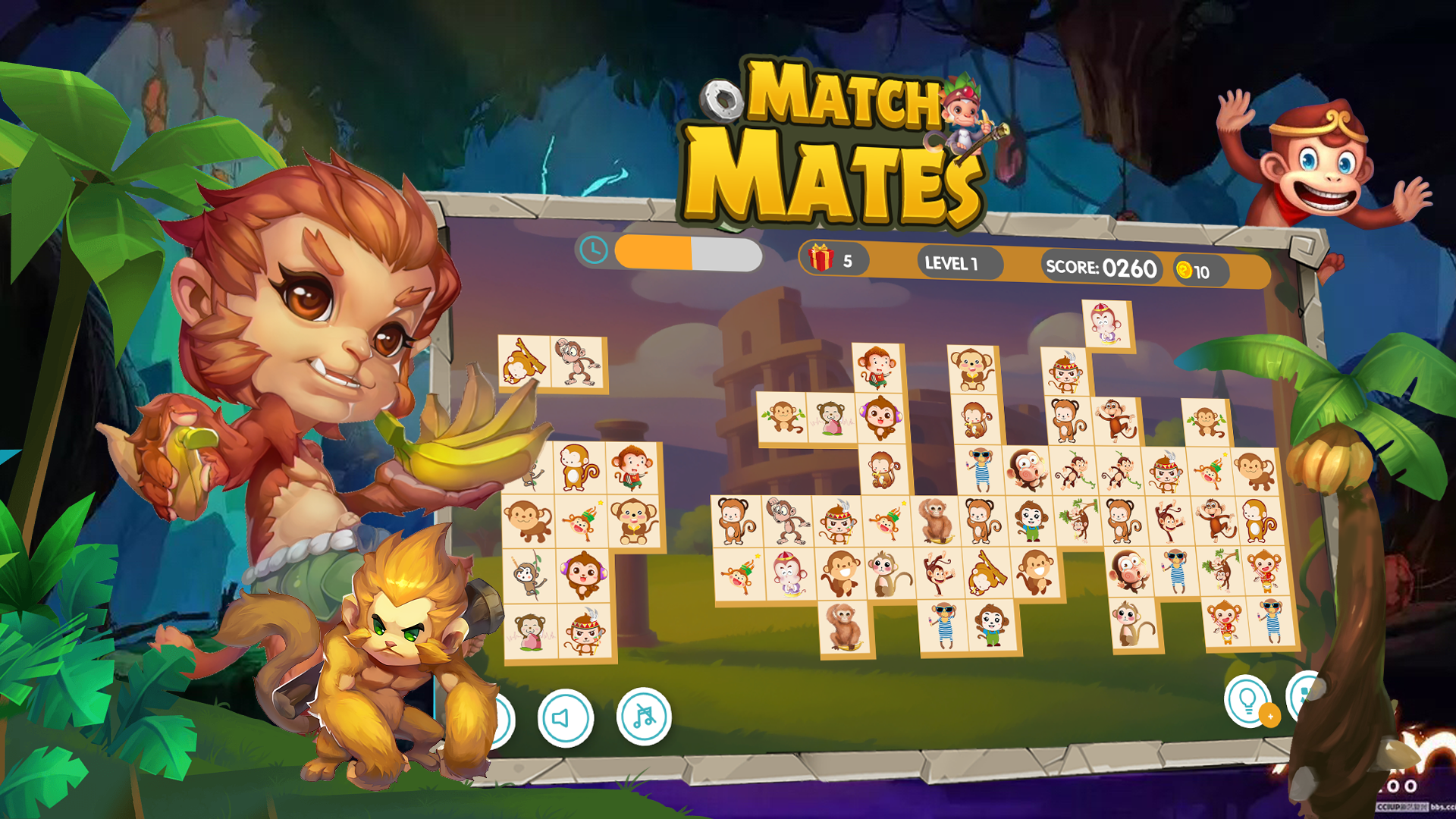Click the gift box icon showing 5 presents
Screen dimensions: 1456x819
(821, 258)
